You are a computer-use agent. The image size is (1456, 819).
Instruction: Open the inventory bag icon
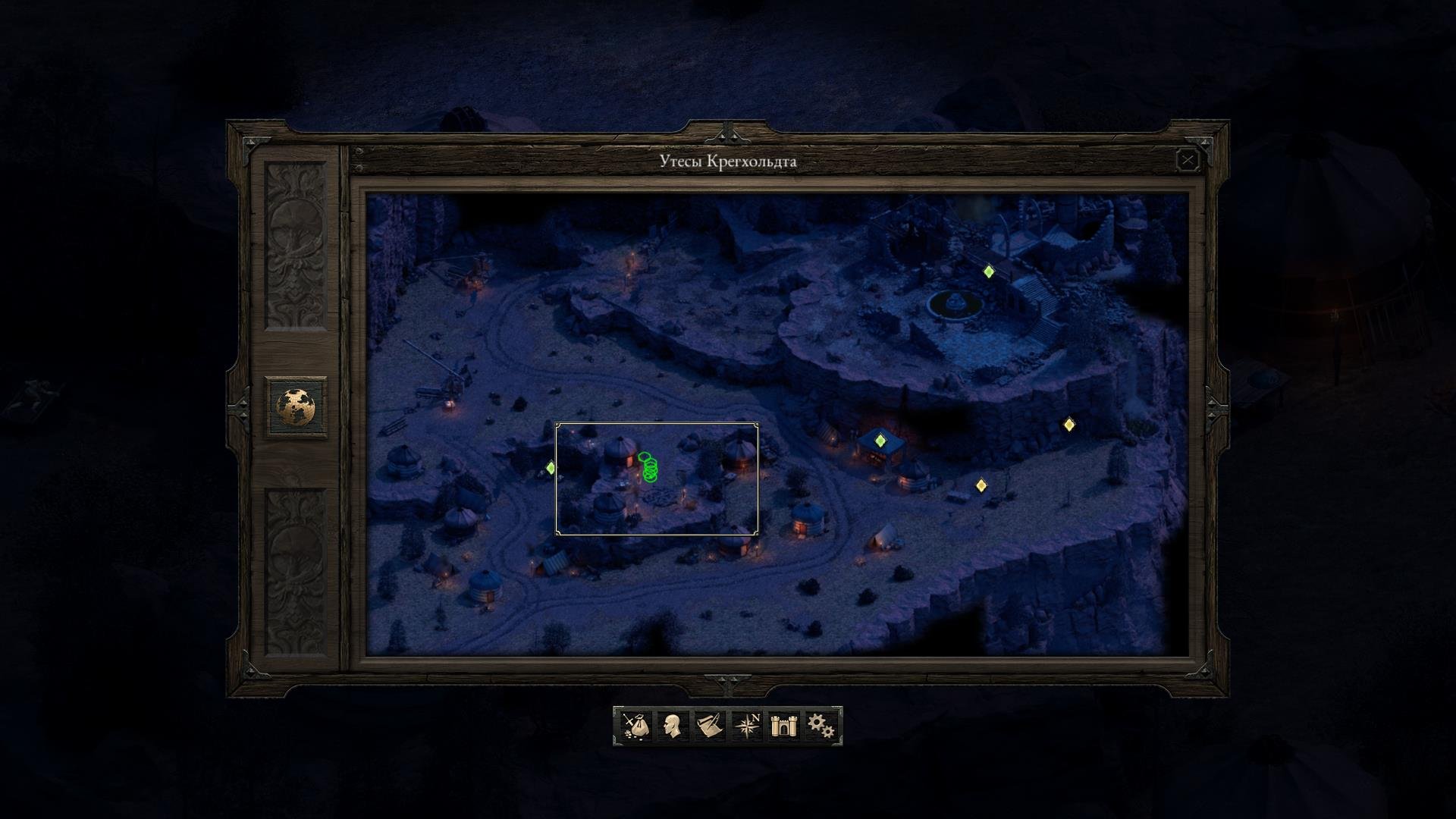click(635, 726)
